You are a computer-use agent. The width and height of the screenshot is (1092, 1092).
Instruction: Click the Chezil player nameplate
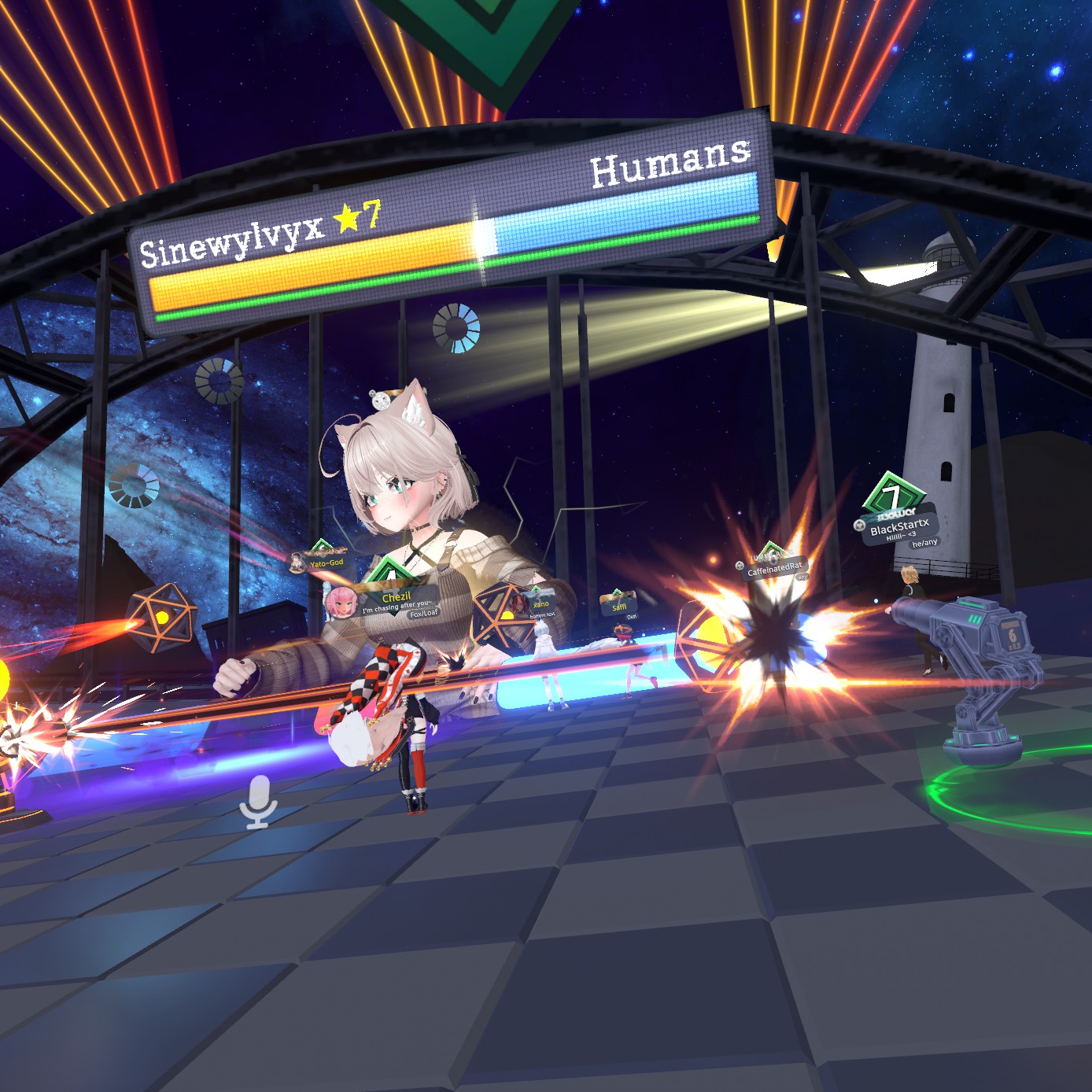pyautogui.click(x=396, y=599)
